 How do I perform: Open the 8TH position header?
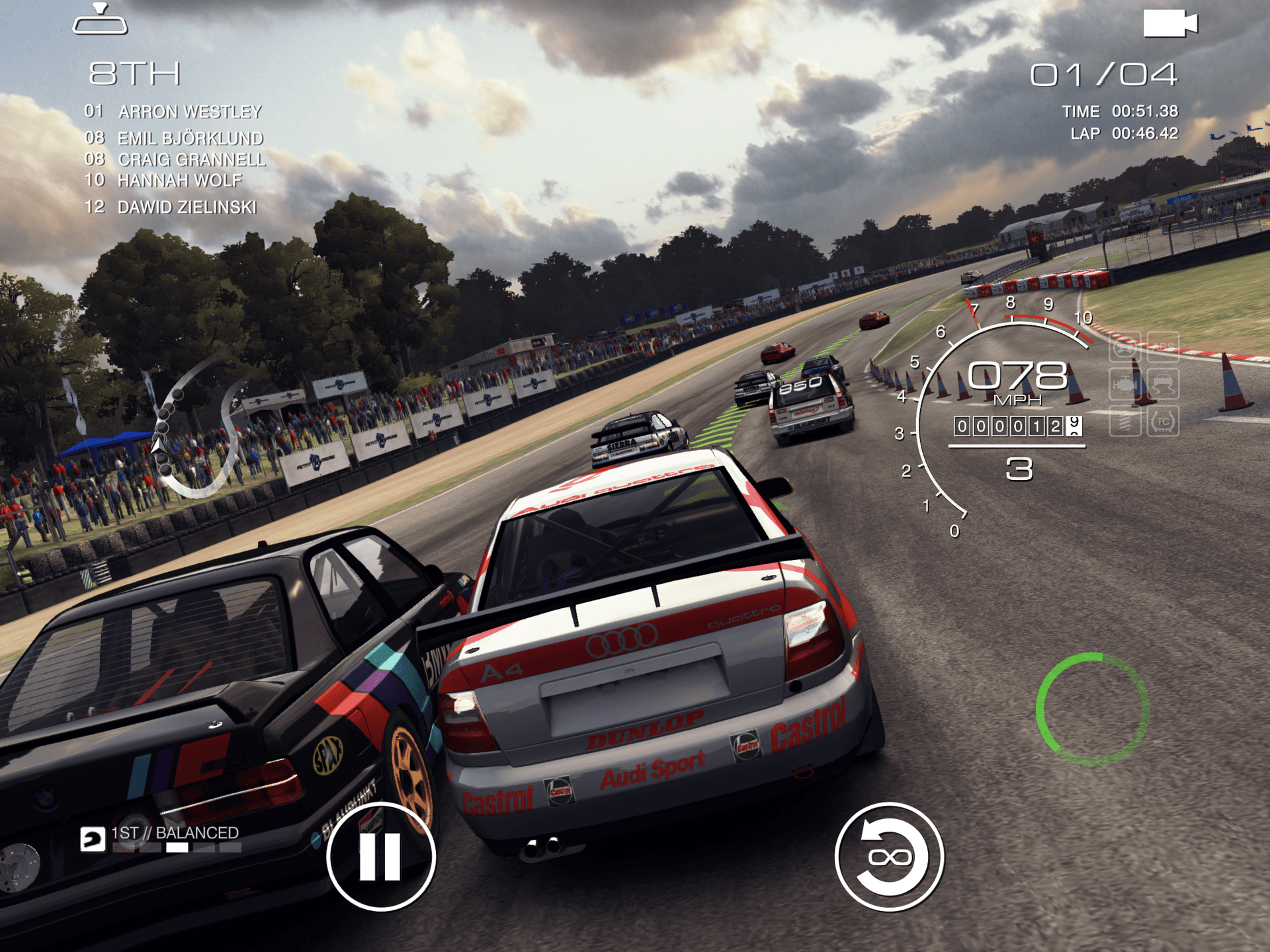(136, 75)
